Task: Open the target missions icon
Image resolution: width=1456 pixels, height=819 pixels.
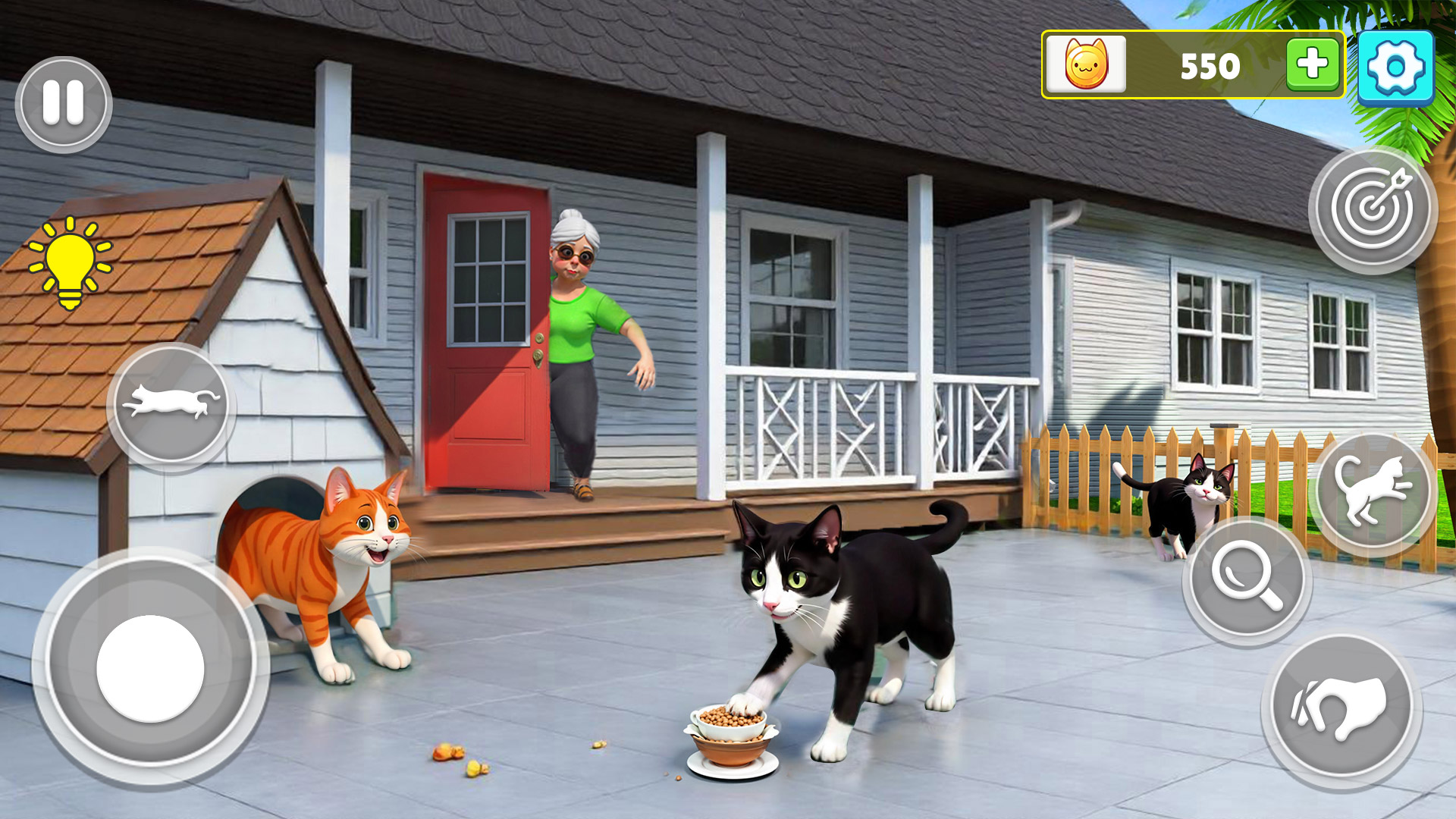Action: 1376,206
